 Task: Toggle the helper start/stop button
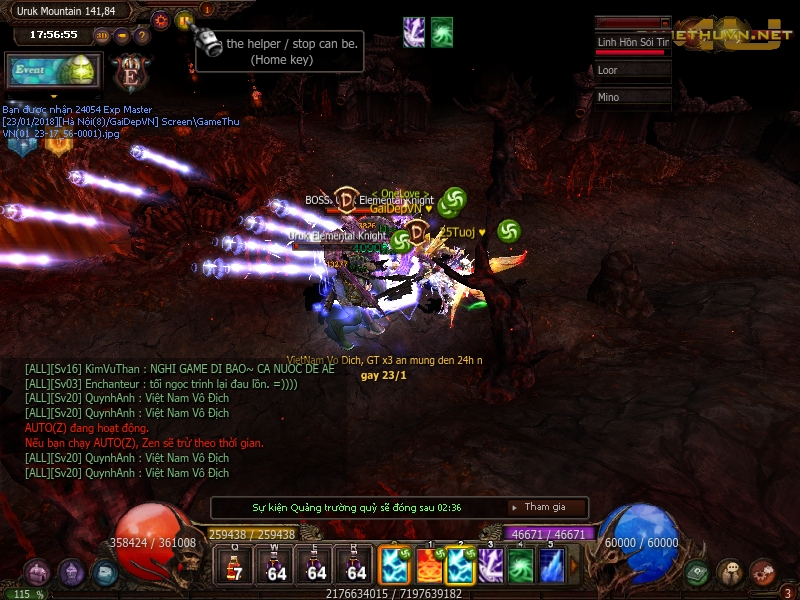coord(184,19)
